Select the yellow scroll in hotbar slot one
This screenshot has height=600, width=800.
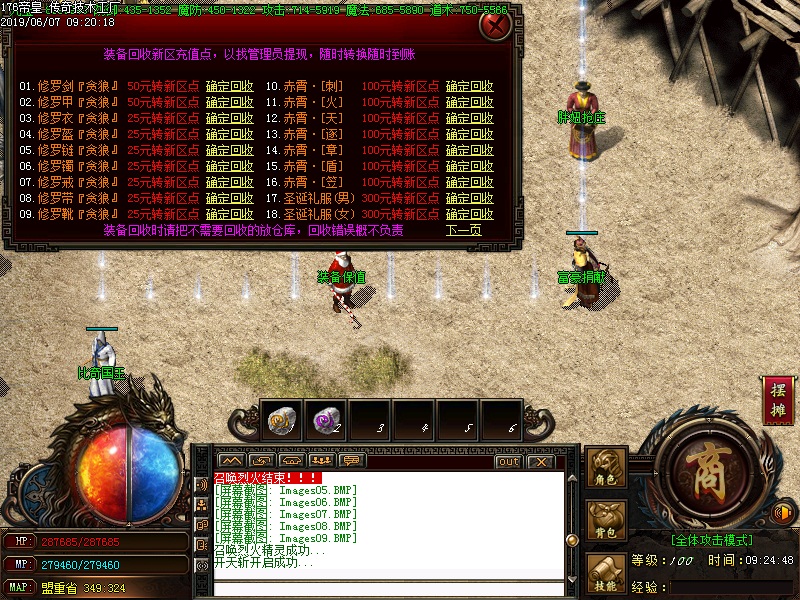click(283, 421)
